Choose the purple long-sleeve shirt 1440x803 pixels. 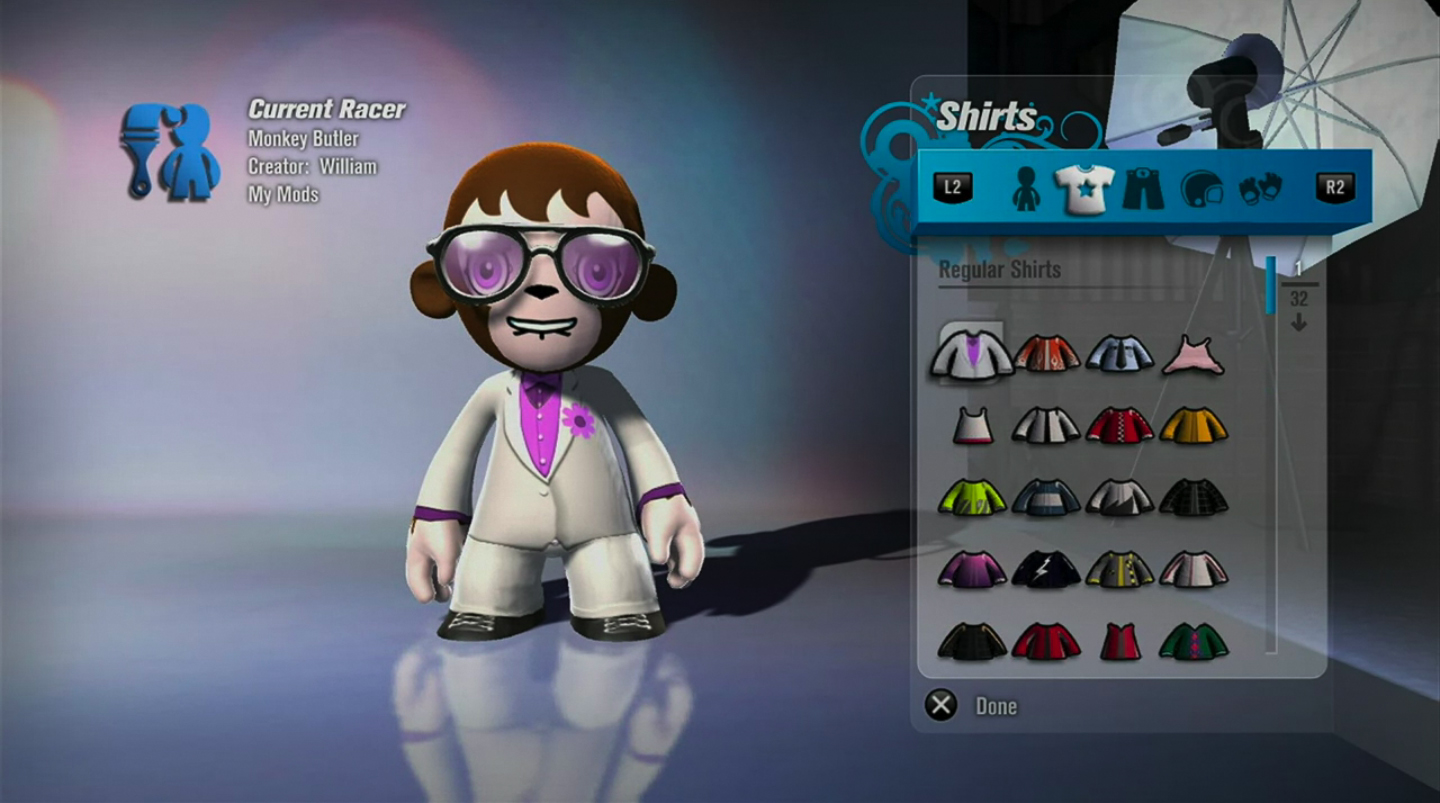(x=971, y=569)
